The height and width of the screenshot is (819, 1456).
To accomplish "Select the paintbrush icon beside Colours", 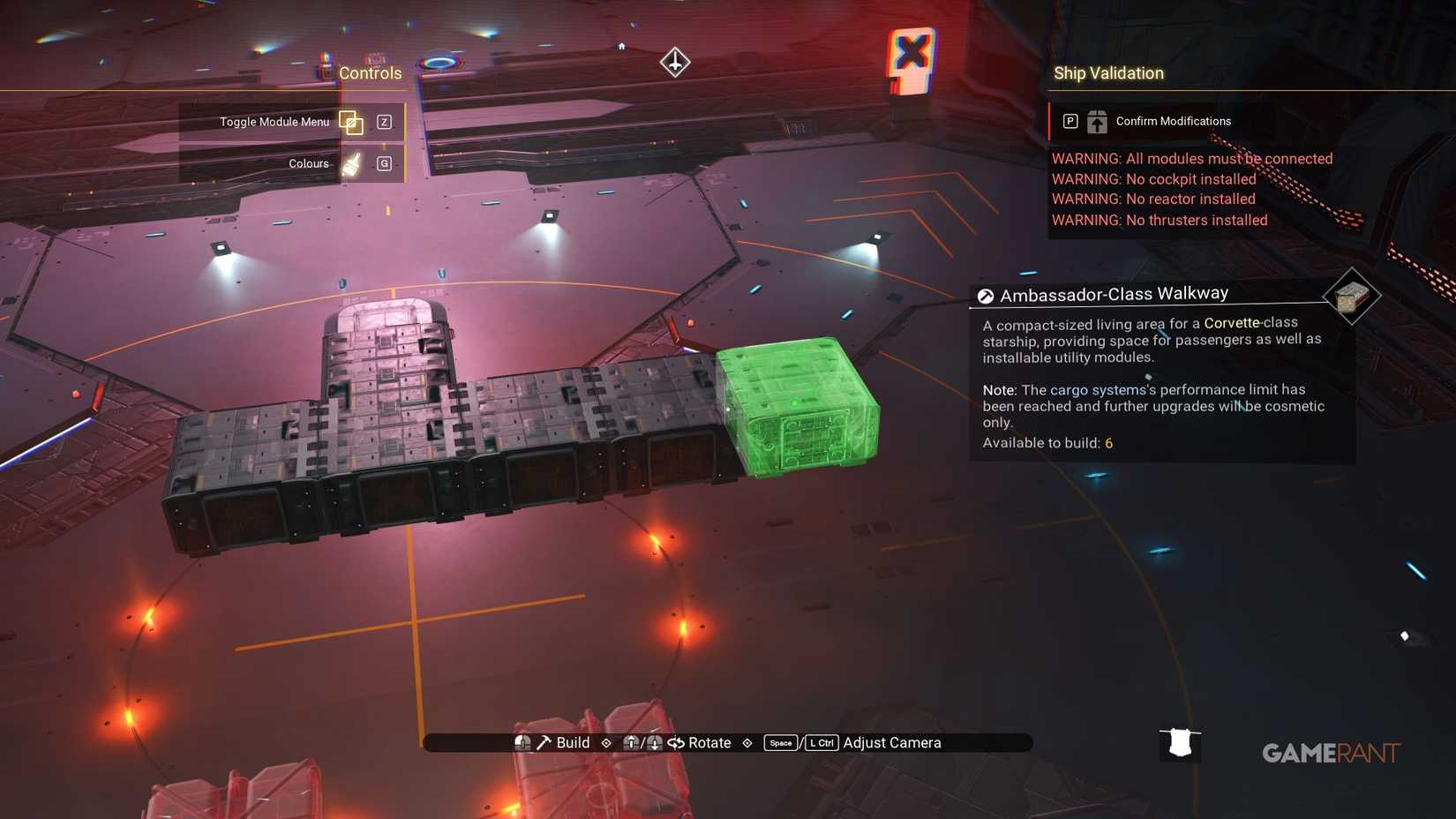I will (350, 163).
